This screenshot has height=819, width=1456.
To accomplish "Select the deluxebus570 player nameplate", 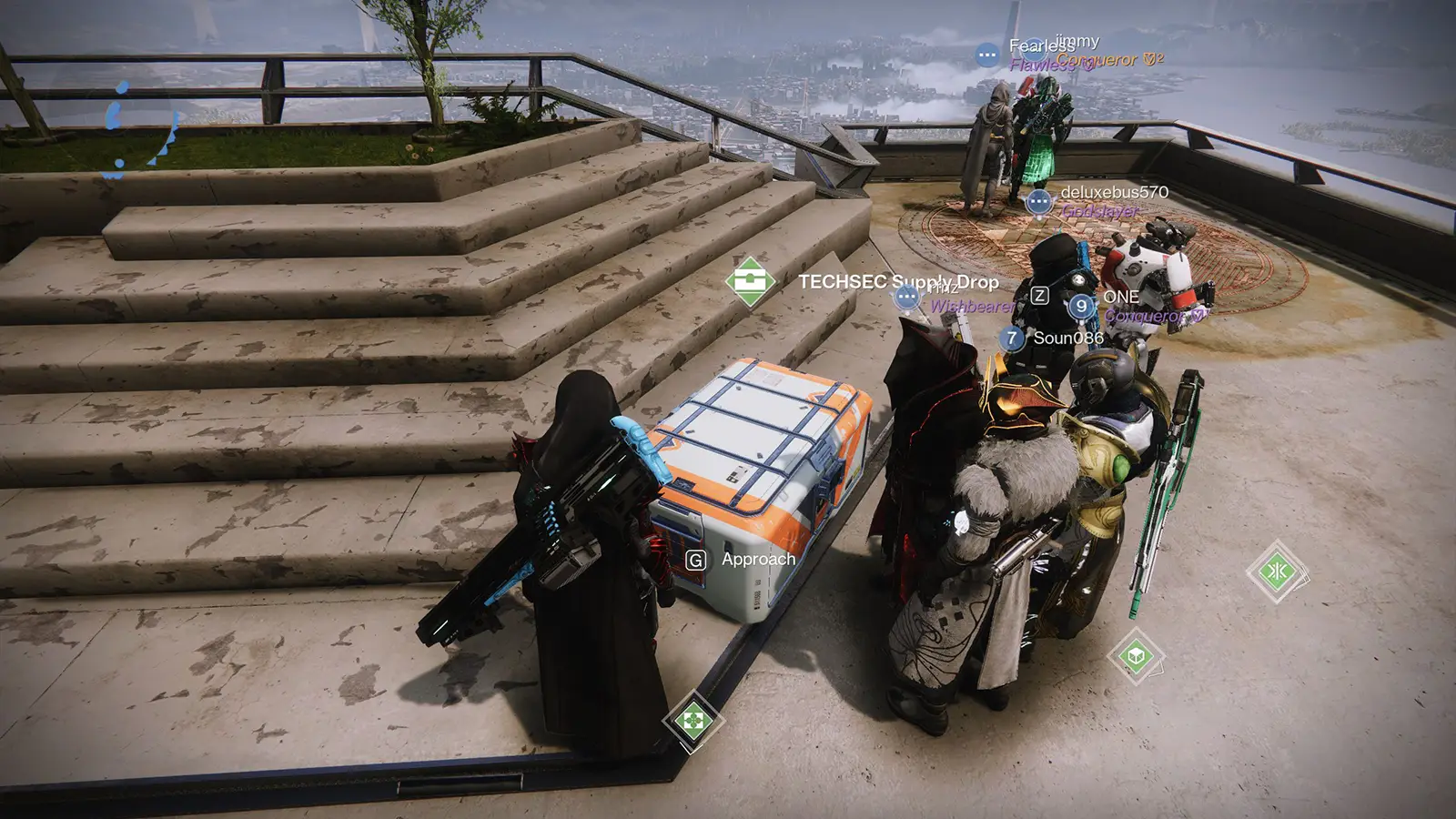I will point(1114,192).
